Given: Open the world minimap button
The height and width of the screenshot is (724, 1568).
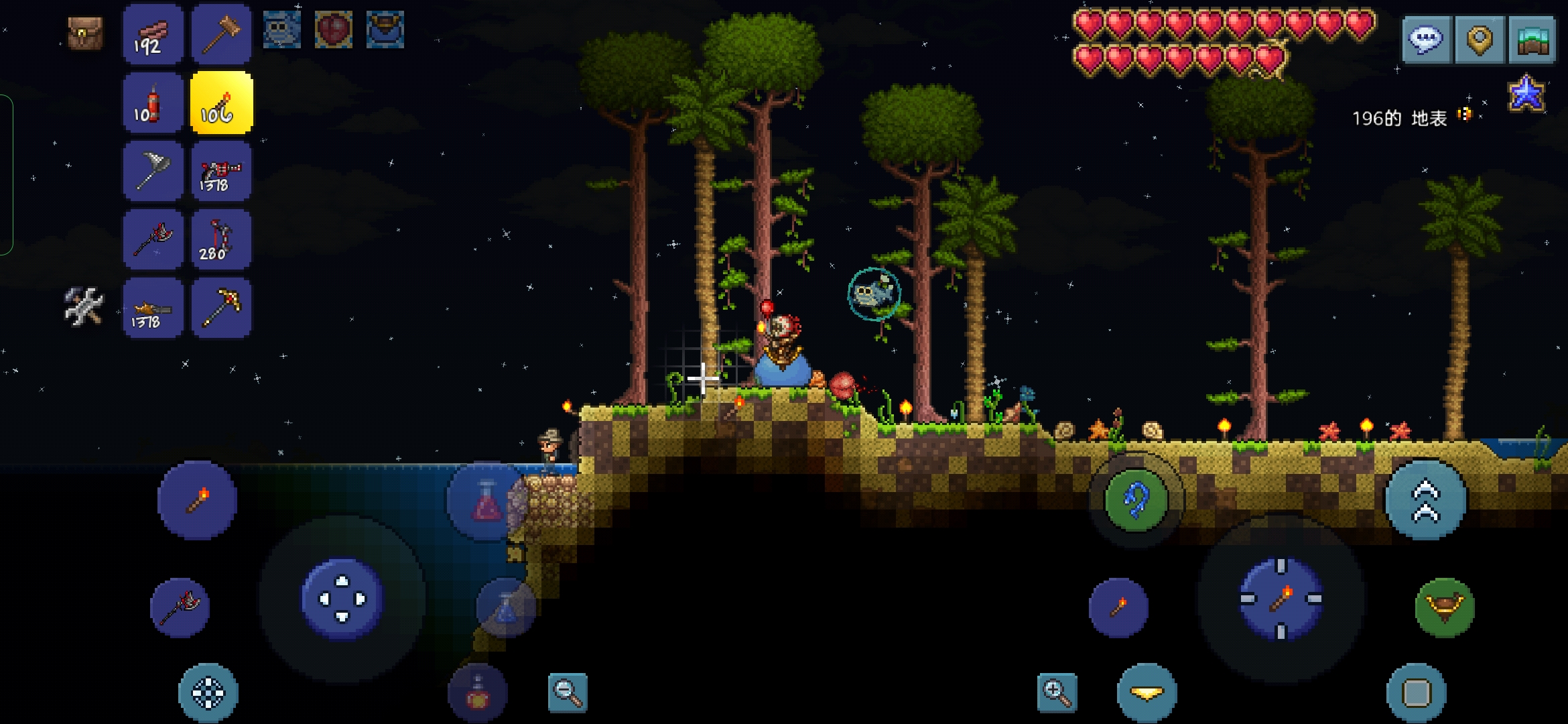Looking at the screenshot, I should coord(1532,40).
